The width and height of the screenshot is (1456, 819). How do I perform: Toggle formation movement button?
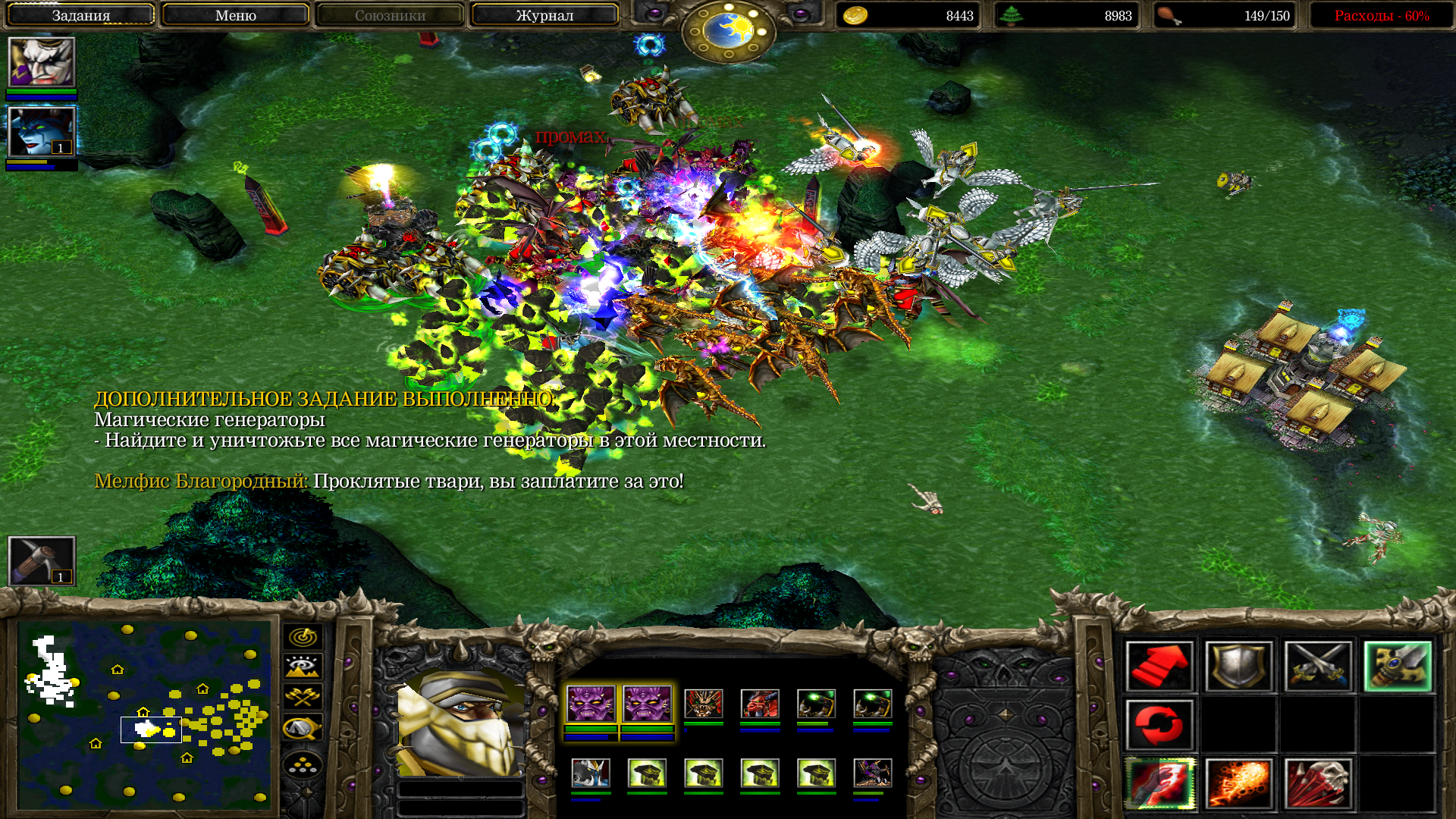click(x=303, y=766)
